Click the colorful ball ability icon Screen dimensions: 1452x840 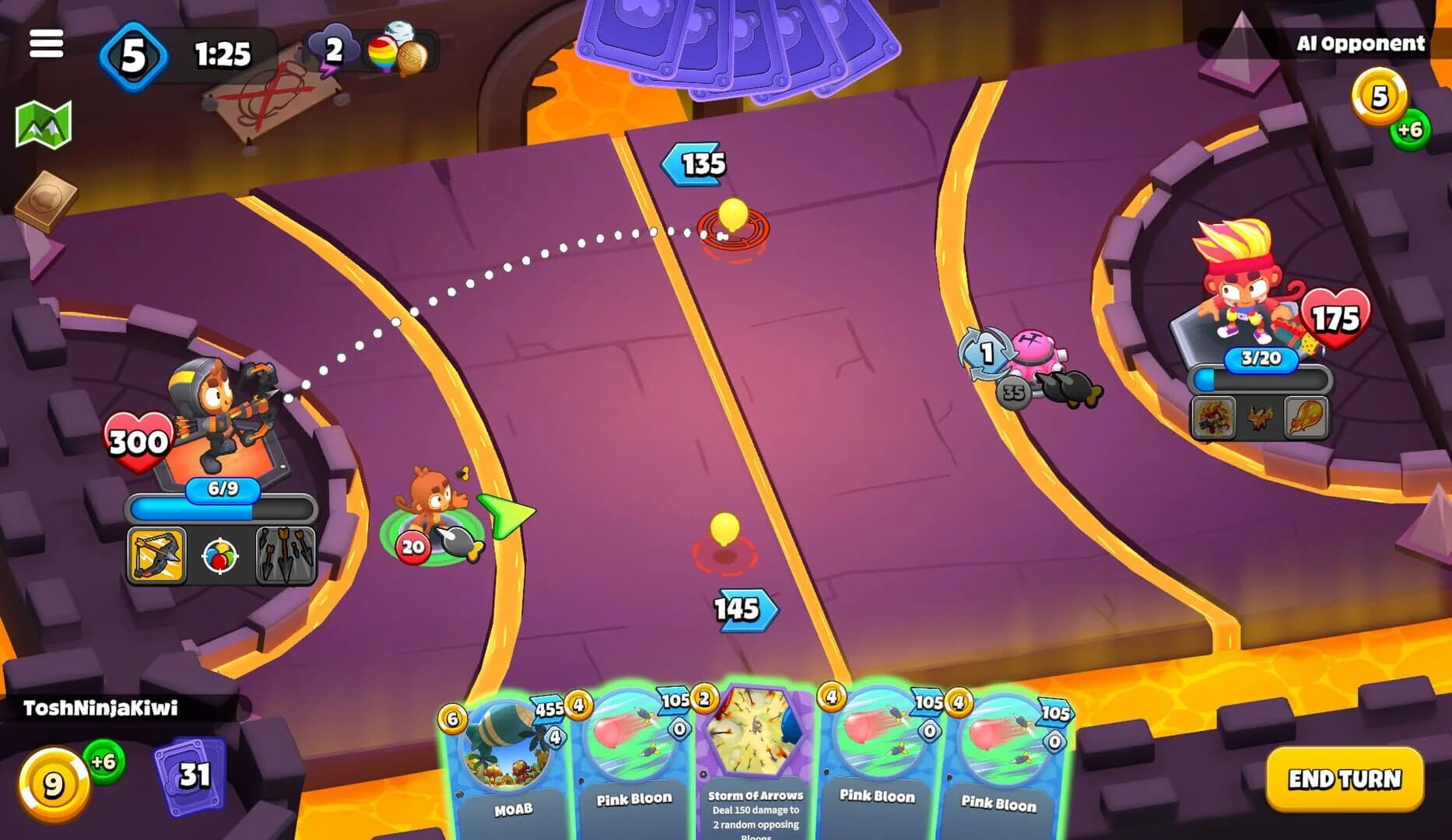tap(220, 555)
